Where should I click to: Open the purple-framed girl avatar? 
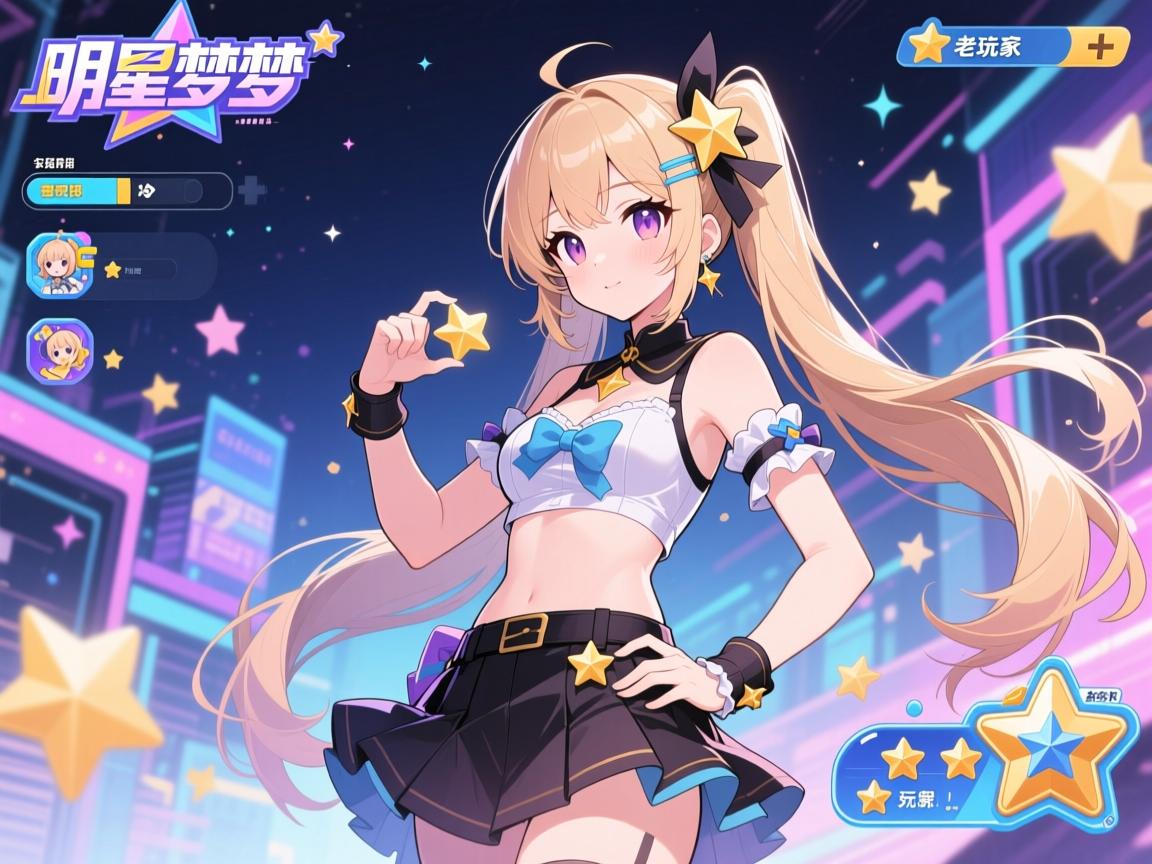point(59,352)
